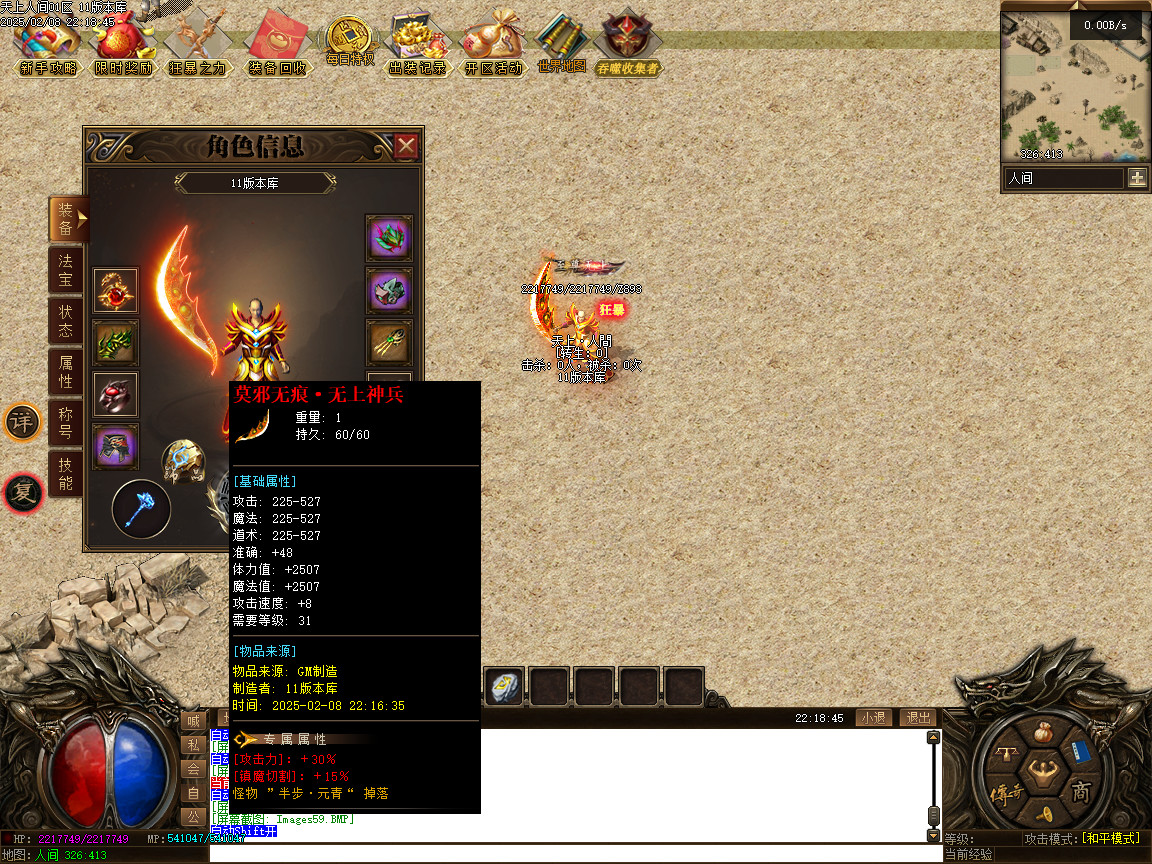
Task: Close the 角色信息 character window
Action: coord(406,147)
